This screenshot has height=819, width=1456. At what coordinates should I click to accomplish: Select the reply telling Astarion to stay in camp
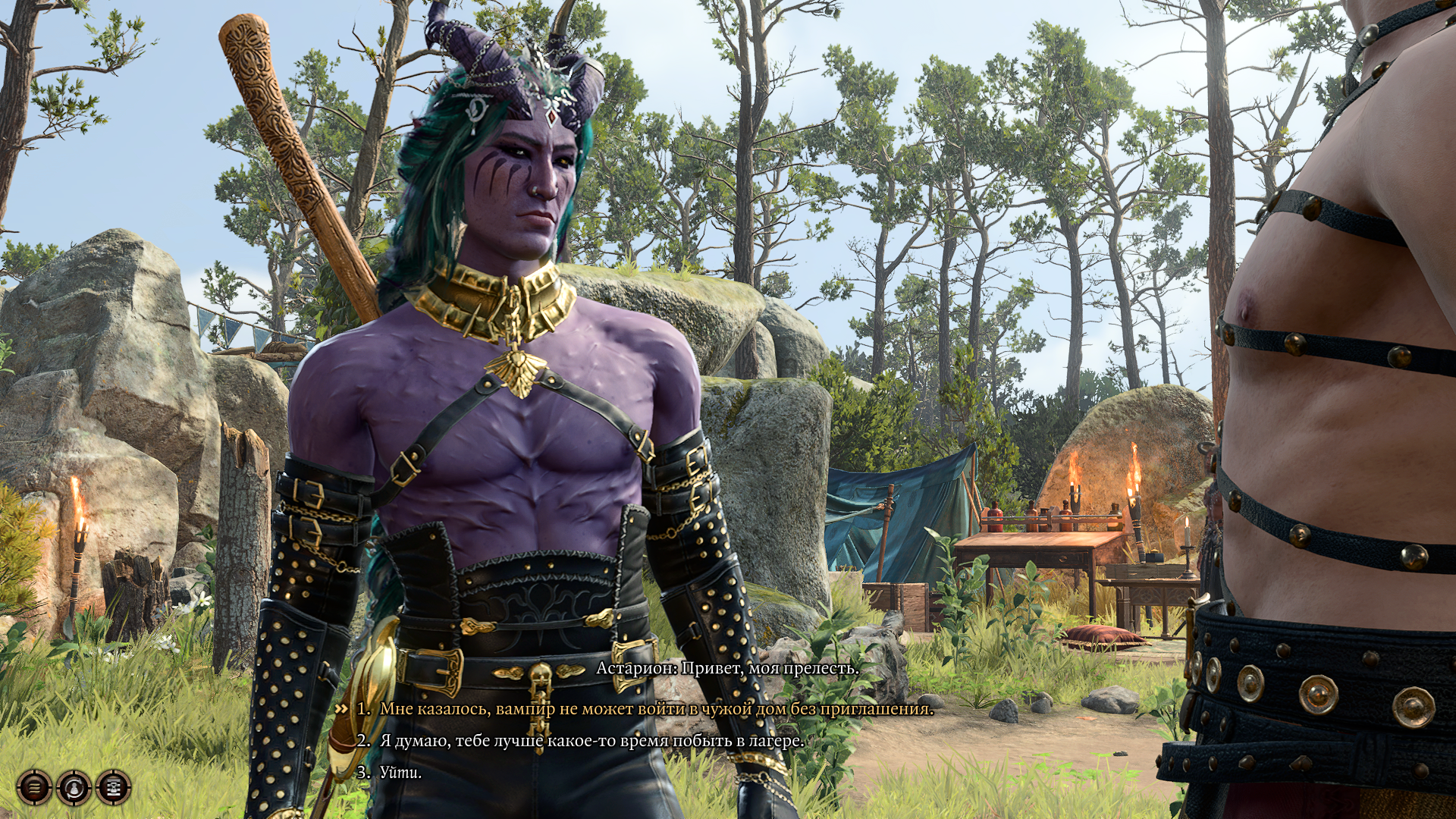click(591, 741)
